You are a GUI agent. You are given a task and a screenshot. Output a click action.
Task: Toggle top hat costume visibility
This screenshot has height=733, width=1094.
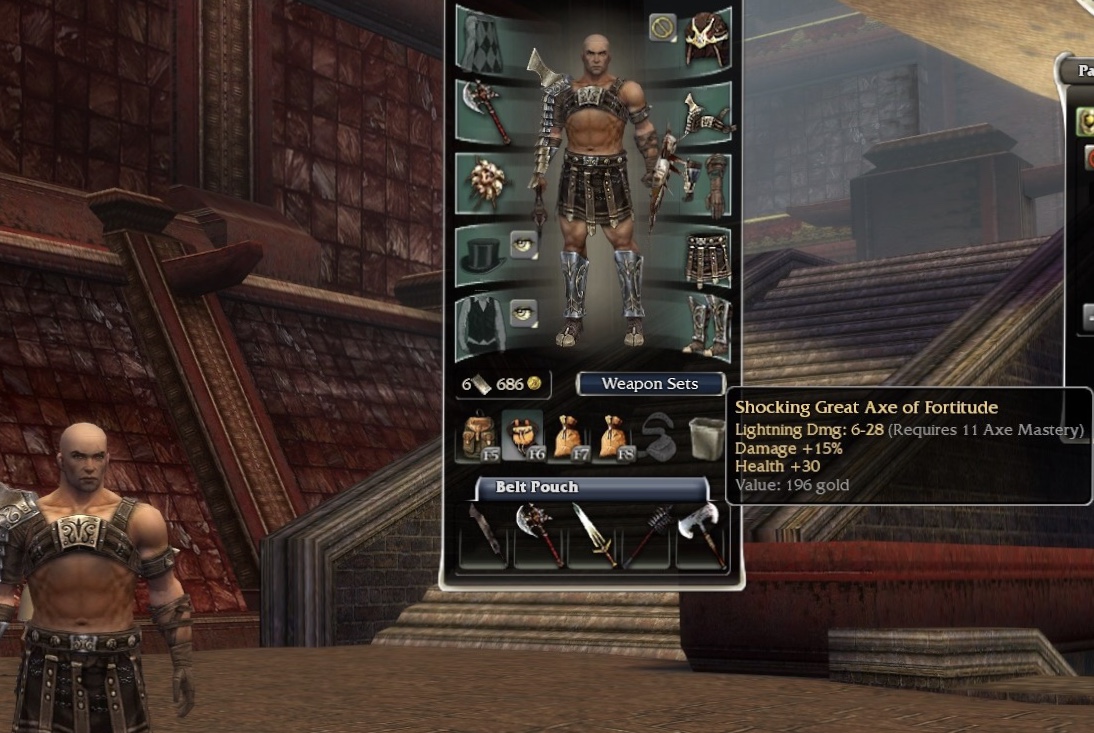tap(523, 243)
